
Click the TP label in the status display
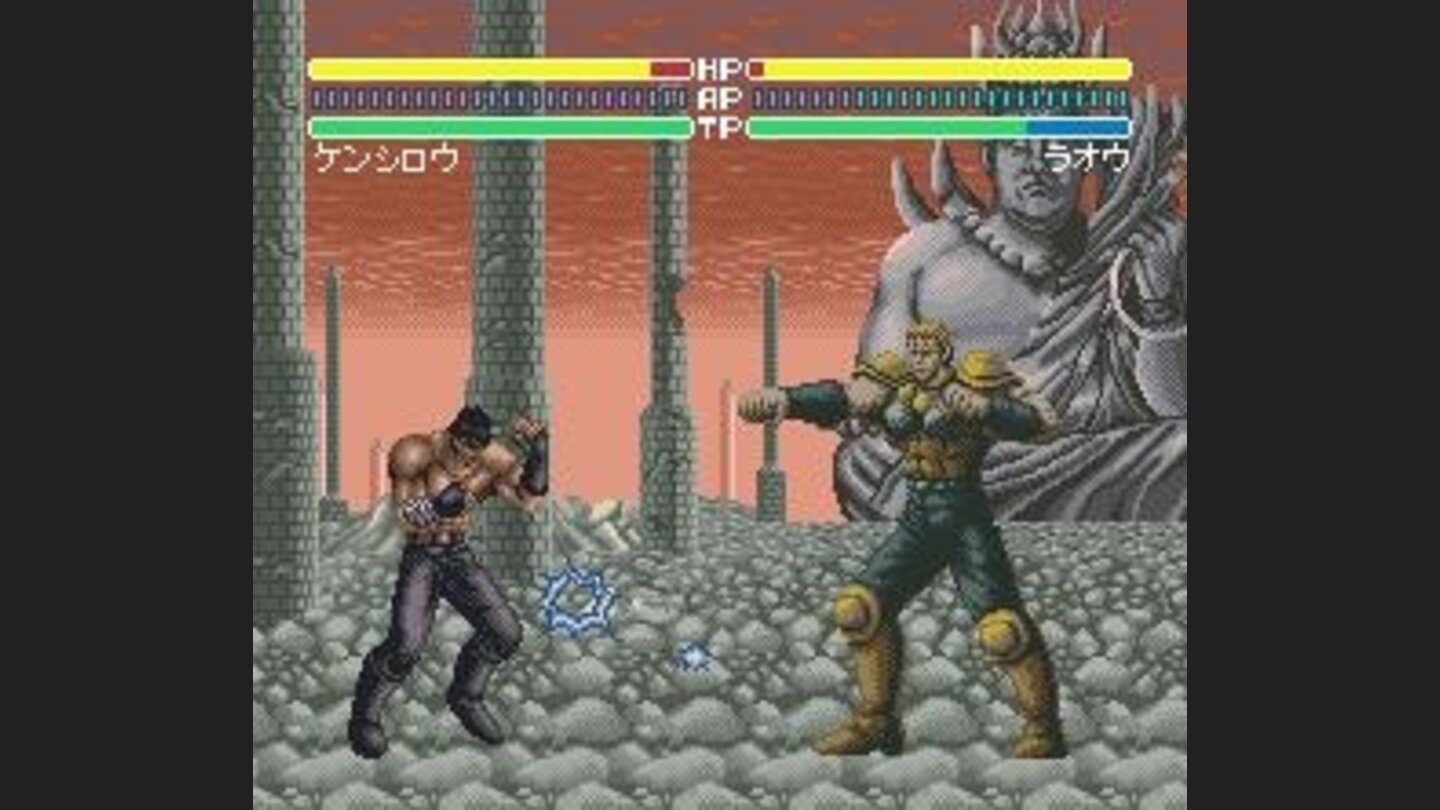tap(719, 126)
